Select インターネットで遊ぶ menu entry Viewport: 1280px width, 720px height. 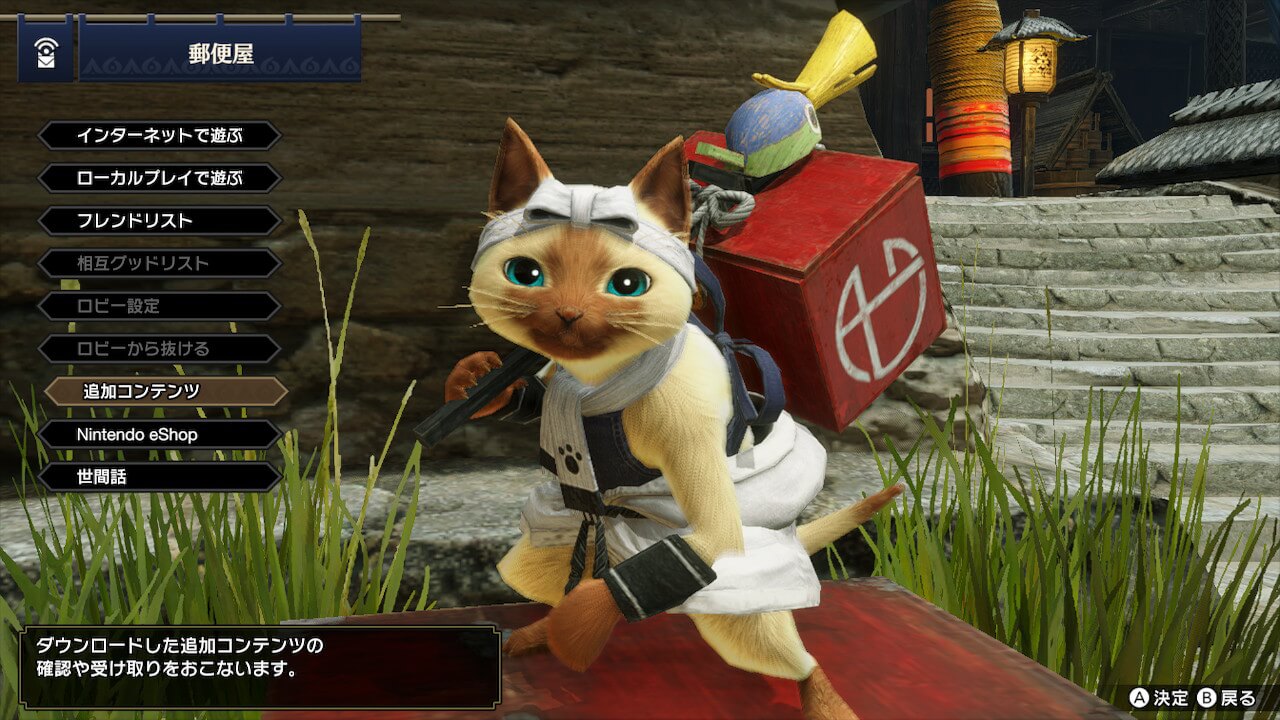coord(159,135)
